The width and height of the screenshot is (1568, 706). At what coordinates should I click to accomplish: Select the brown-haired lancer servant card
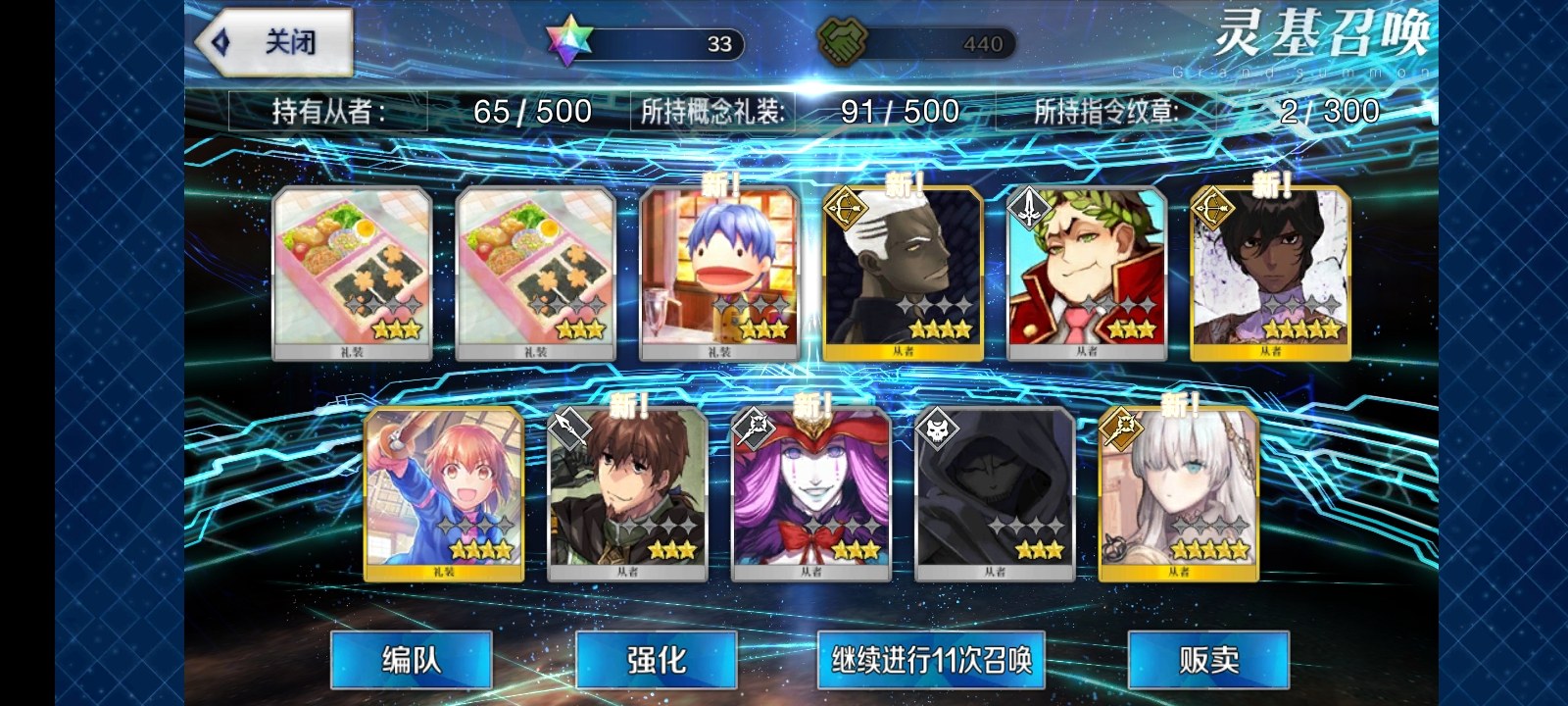(627, 495)
